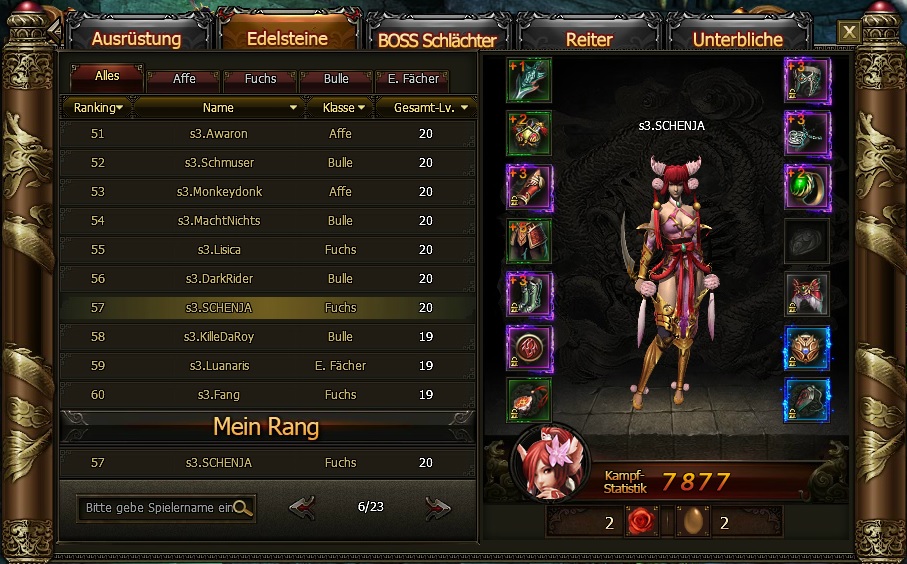
Task: Show the Unterbliche tab
Action: [x=738, y=39]
